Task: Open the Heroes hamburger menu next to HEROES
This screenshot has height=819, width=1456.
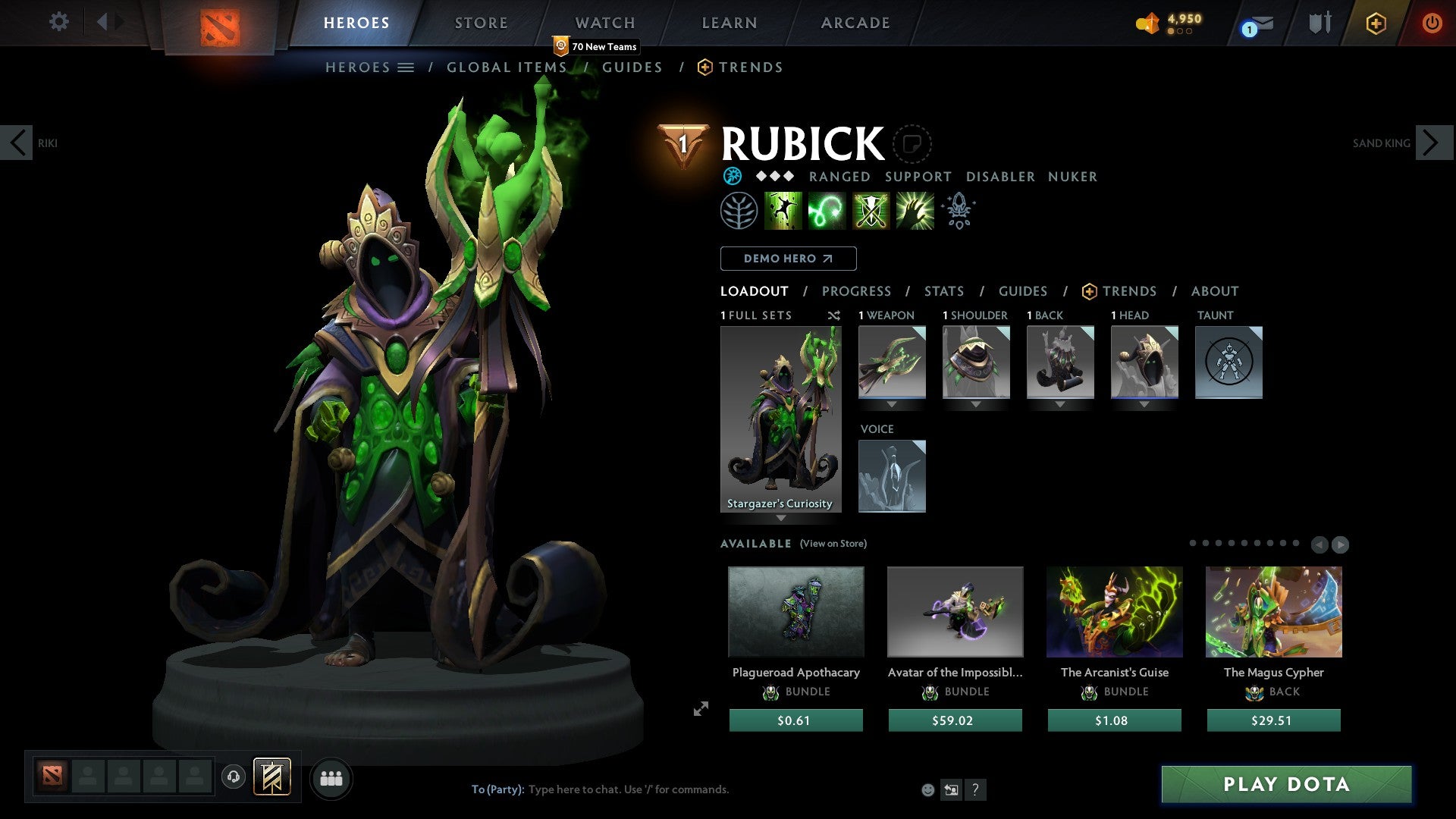Action: coord(406,67)
